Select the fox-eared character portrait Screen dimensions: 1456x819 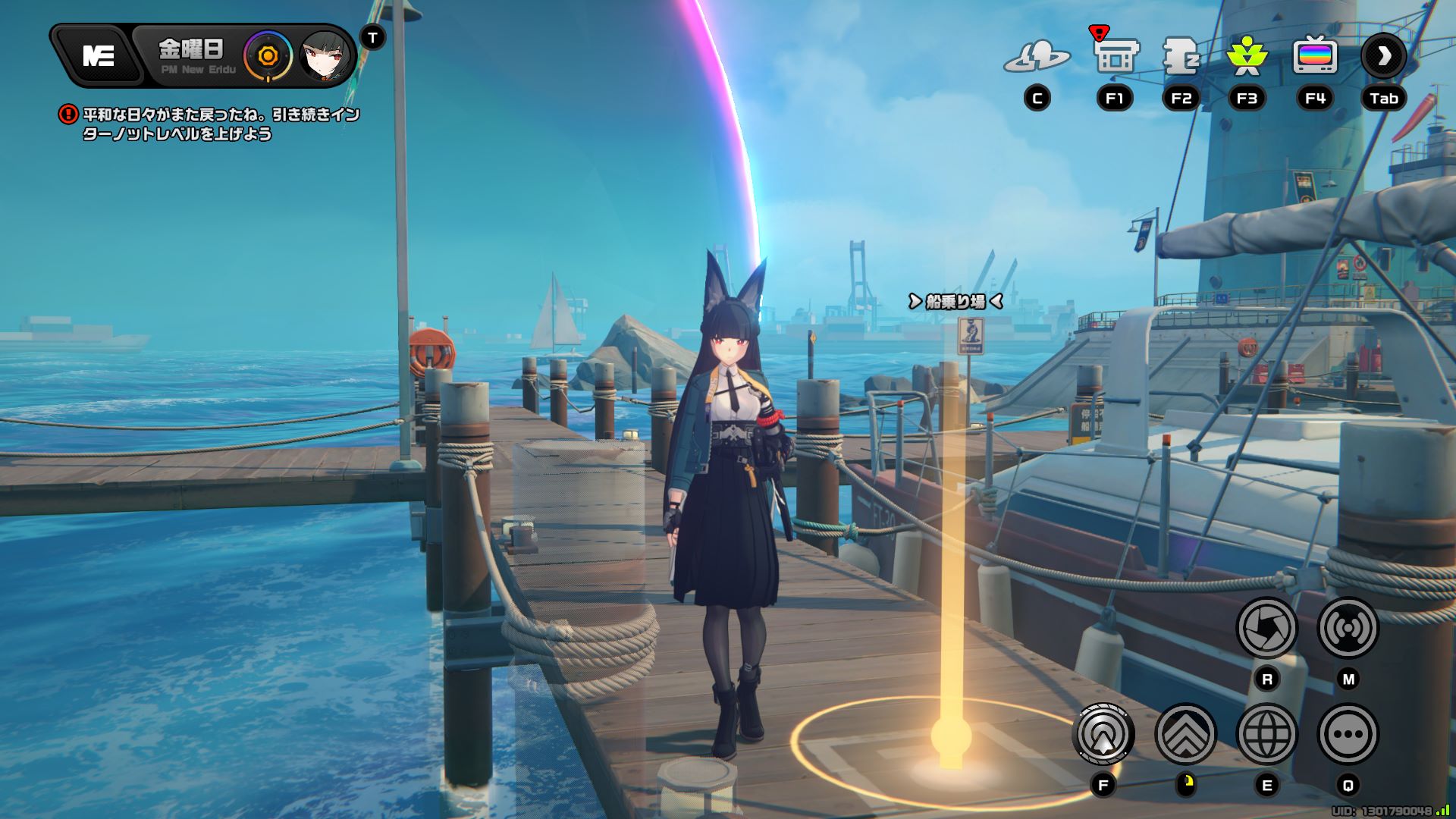point(325,56)
